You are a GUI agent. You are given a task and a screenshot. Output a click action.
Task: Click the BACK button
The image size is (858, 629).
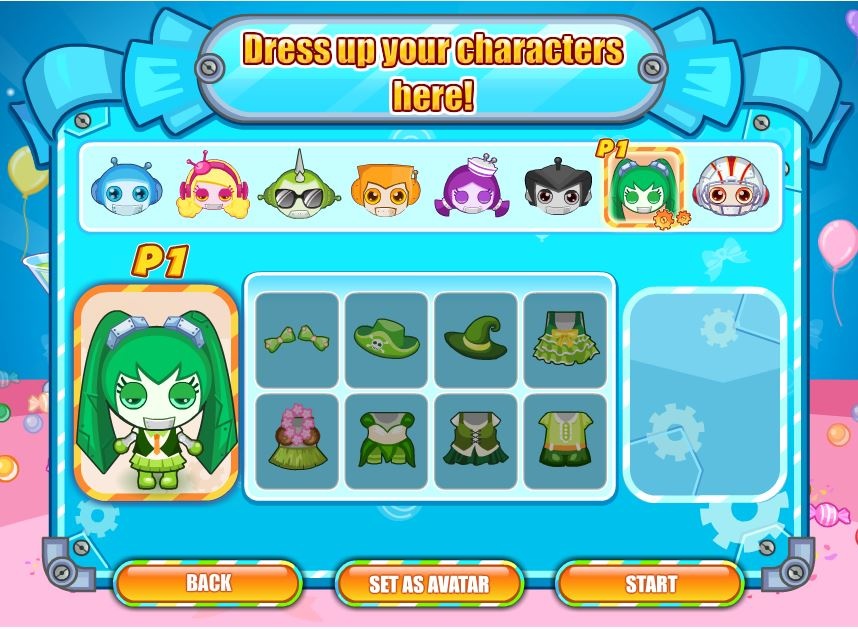coord(208,583)
